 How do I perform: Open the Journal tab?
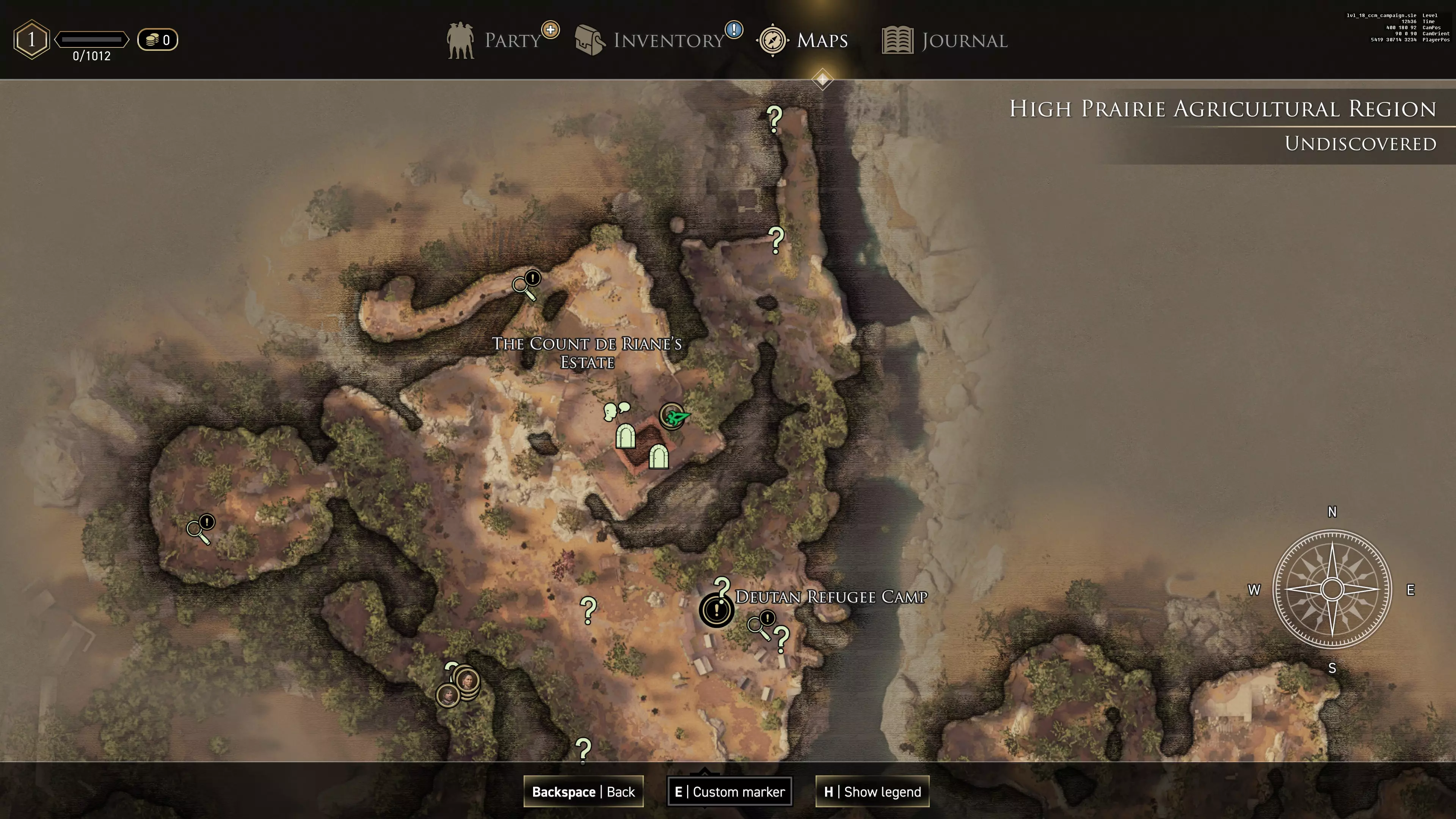pyautogui.click(x=945, y=40)
